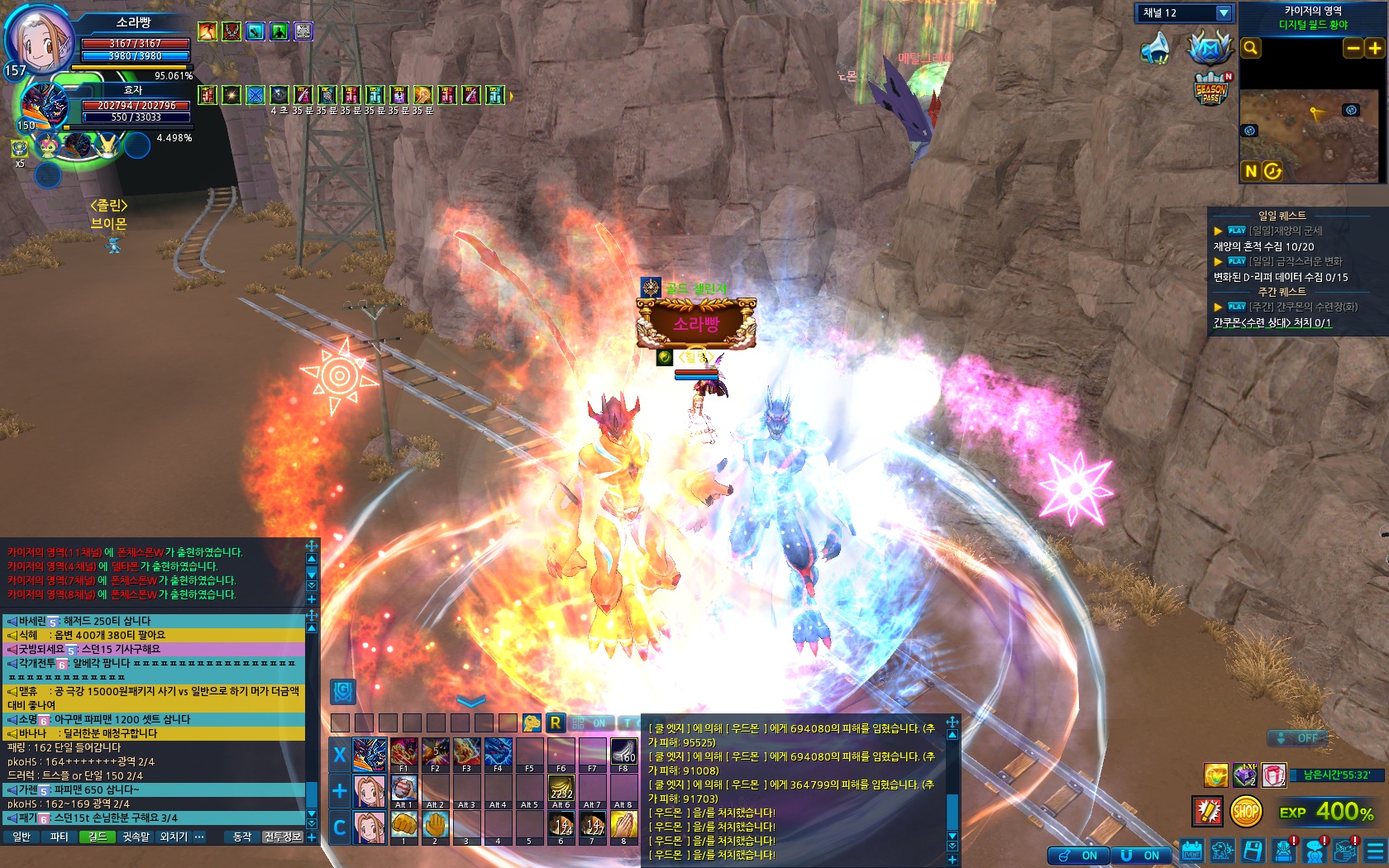
Task: Click the minimap magnifier search button
Action: pos(1251,49)
